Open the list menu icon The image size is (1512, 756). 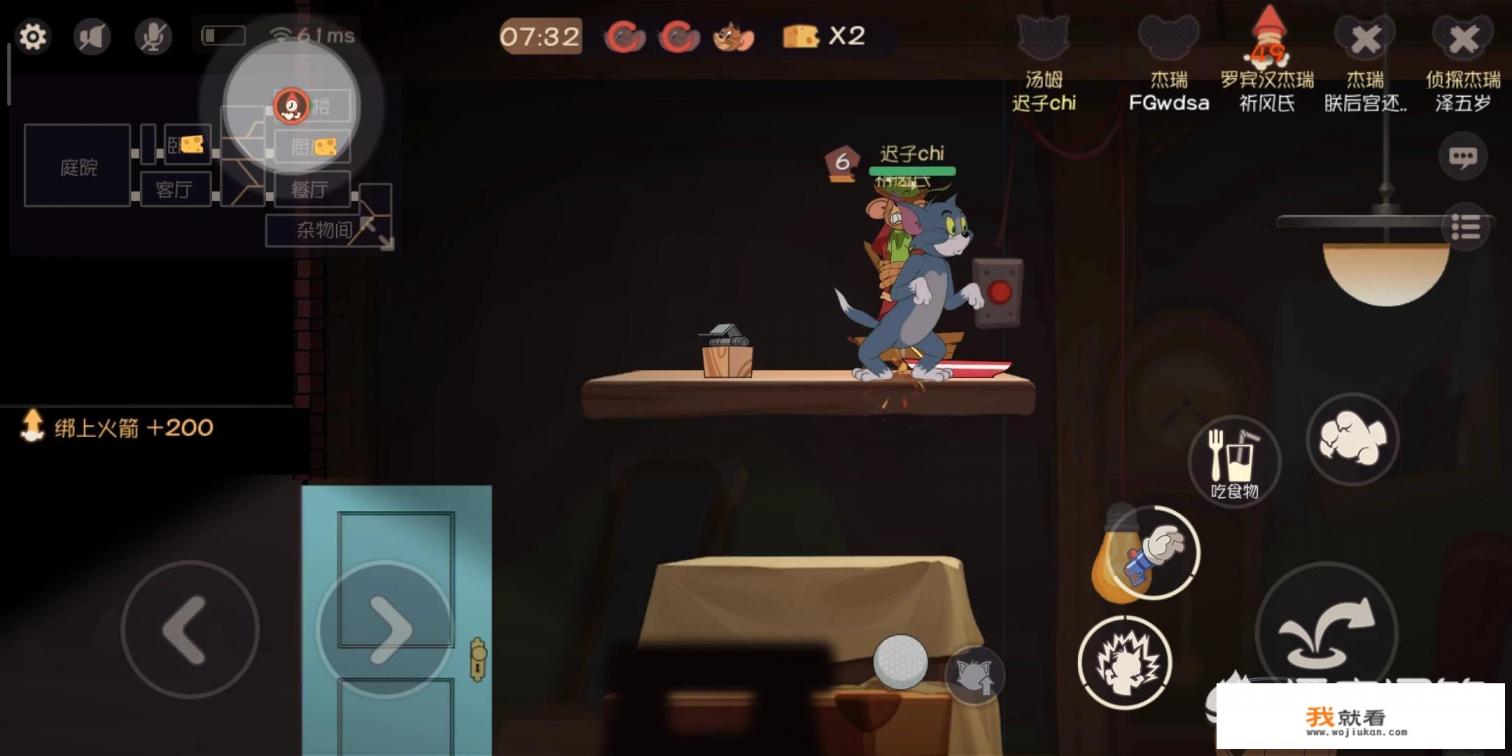pyautogui.click(x=1465, y=227)
